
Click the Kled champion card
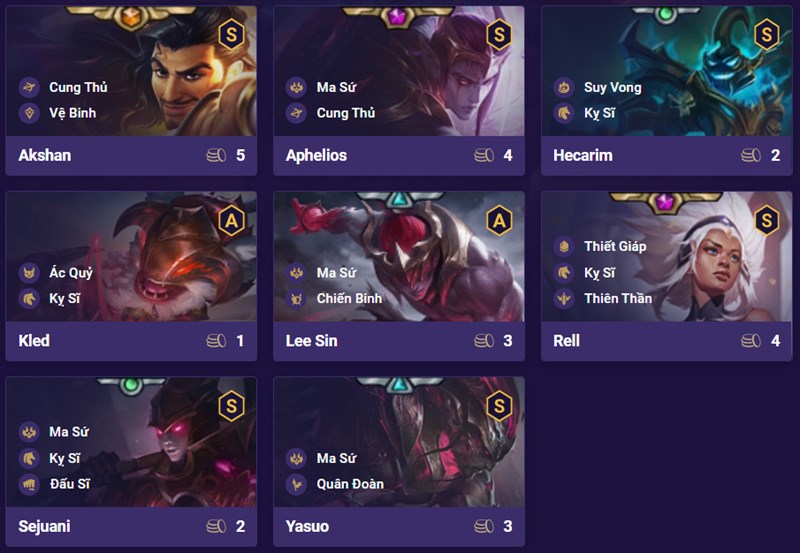pyautogui.click(x=131, y=275)
